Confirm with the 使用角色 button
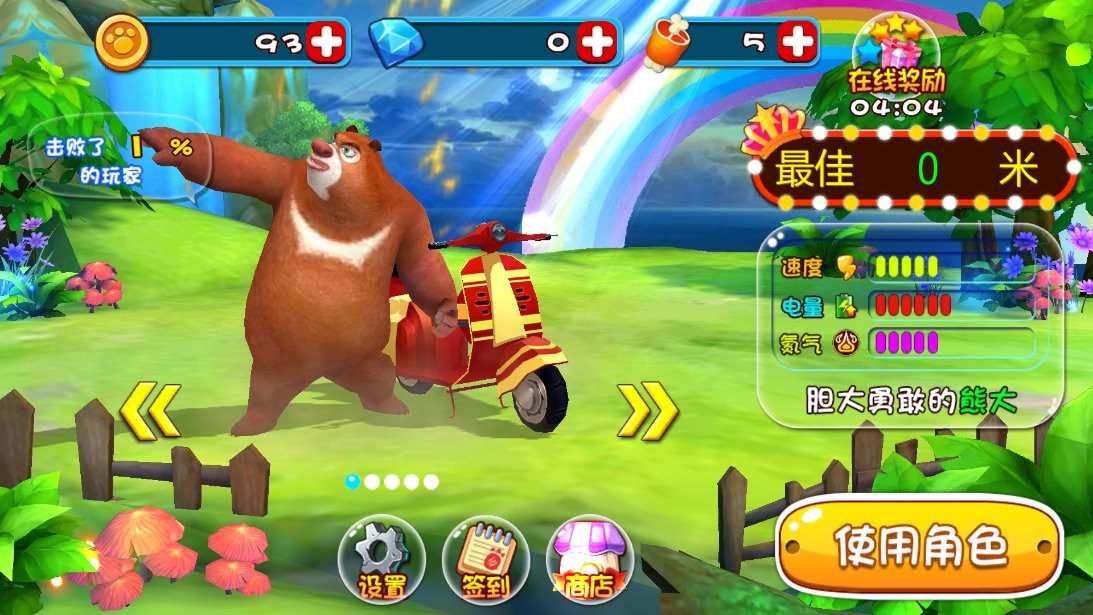The height and width of the screenshot is (615, 1093). point(919,546)
